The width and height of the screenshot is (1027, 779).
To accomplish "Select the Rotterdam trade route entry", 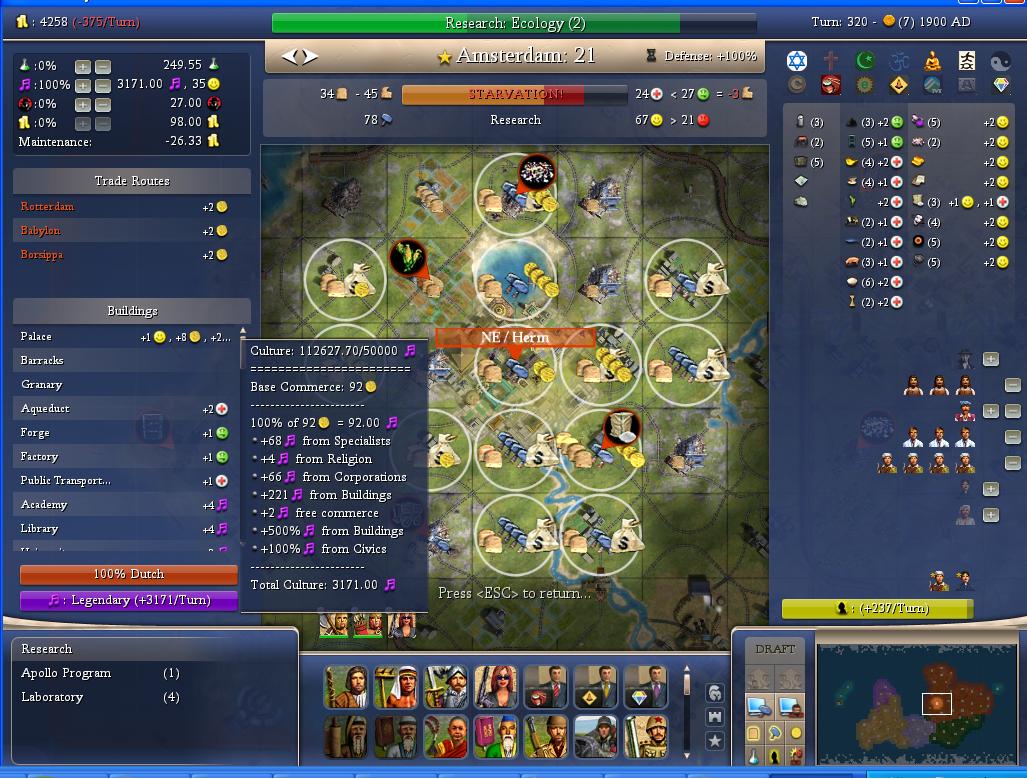I will point(48,207).
